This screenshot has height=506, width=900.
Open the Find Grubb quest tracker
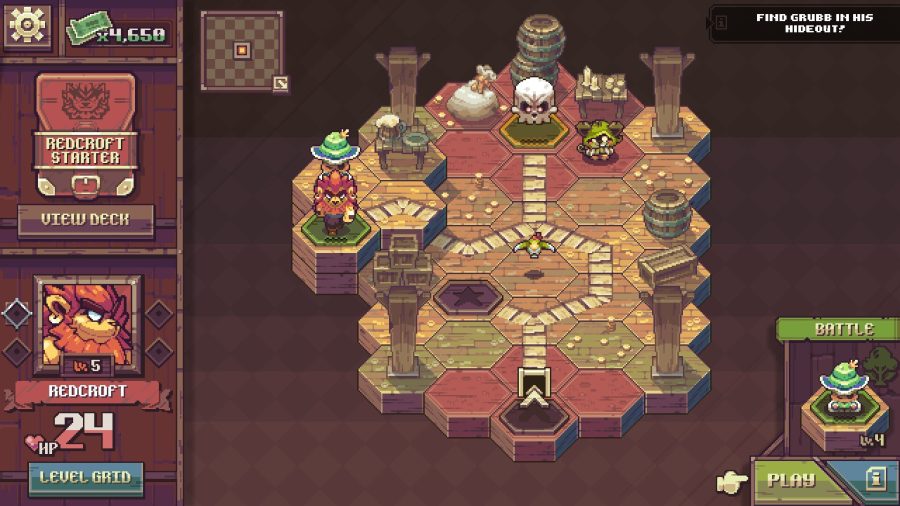[804, 21]
